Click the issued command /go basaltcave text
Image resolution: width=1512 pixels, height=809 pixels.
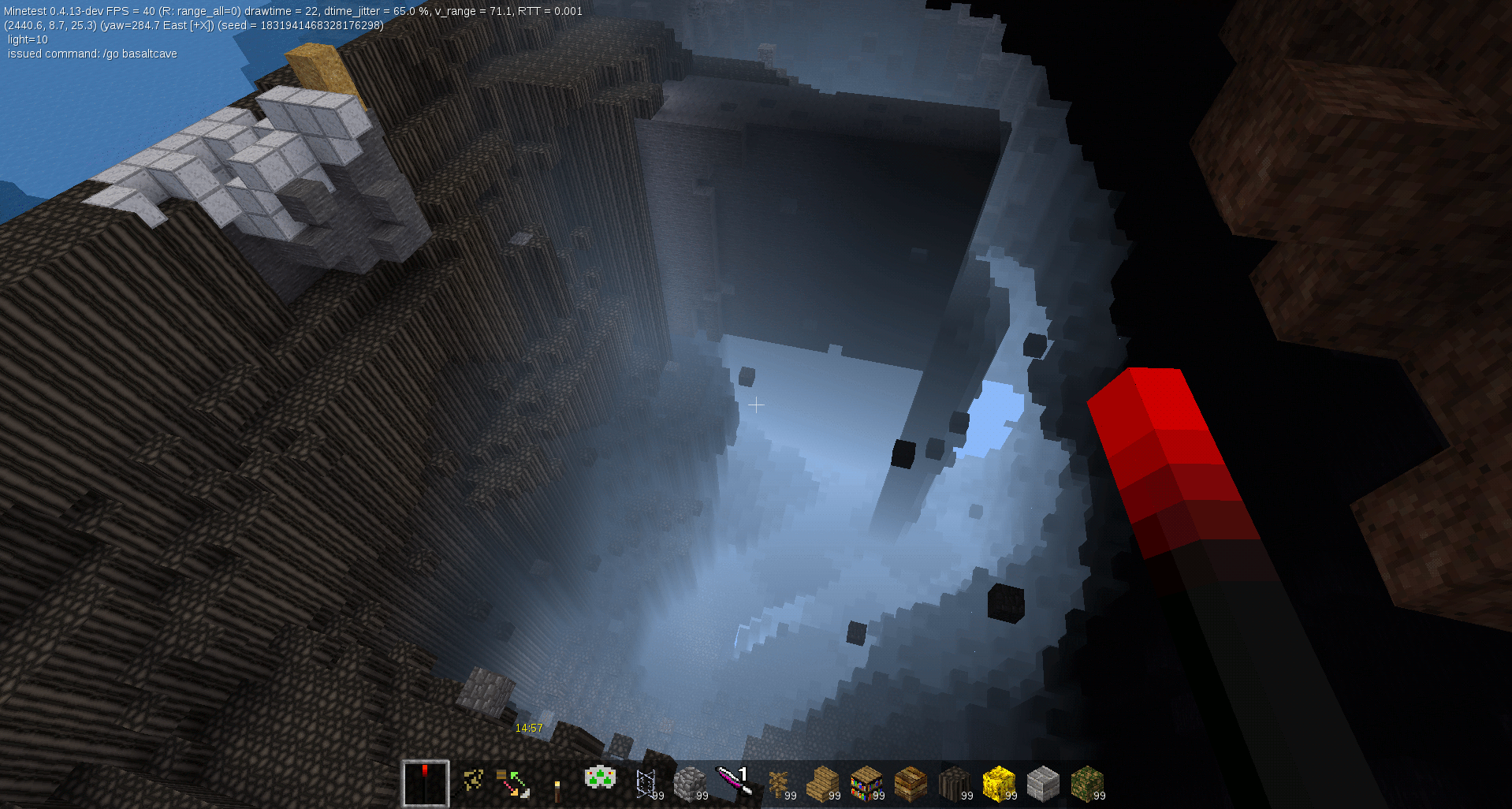[x=93, y=54]
